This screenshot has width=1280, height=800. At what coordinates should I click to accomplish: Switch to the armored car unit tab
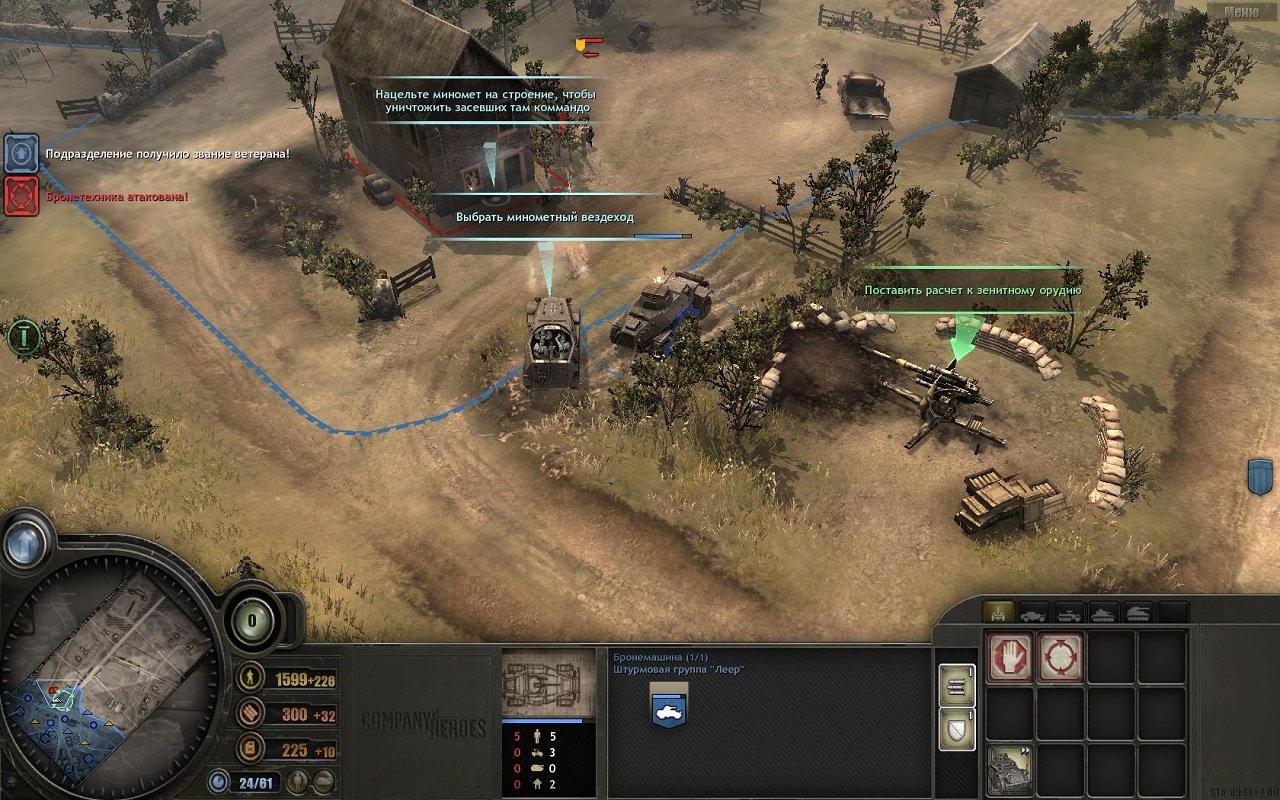point(1035,612)
